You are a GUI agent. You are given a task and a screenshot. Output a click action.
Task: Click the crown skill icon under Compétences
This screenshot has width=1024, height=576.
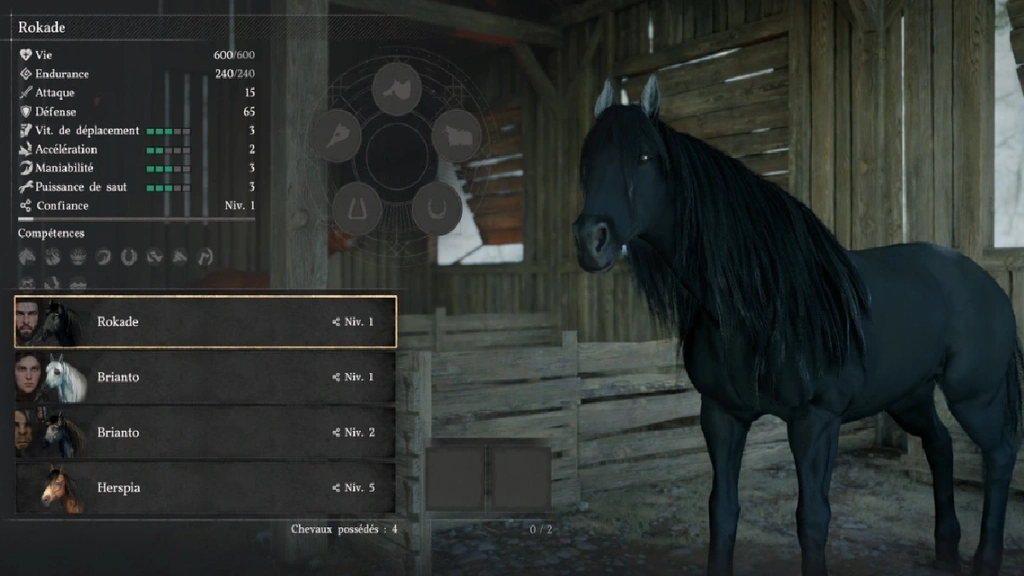(78, 257)
